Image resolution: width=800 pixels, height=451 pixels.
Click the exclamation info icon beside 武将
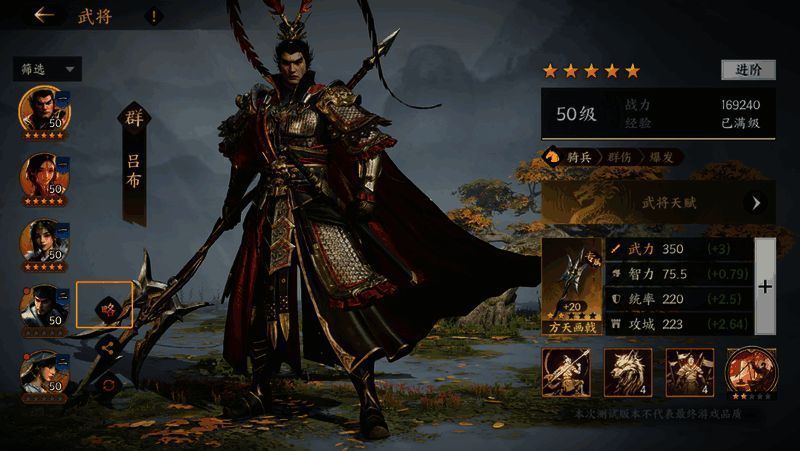click(153, 16)
